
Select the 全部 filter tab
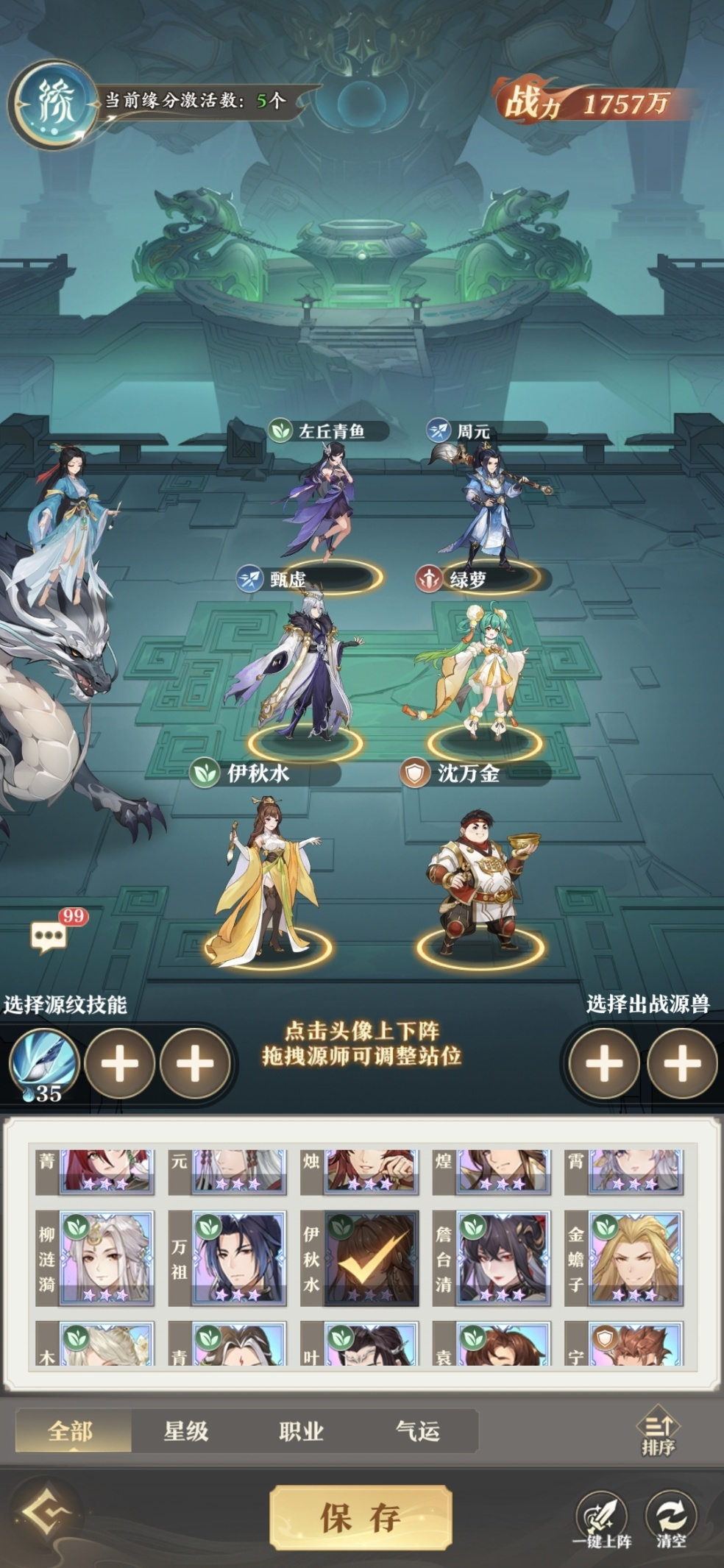point(71,1431)
